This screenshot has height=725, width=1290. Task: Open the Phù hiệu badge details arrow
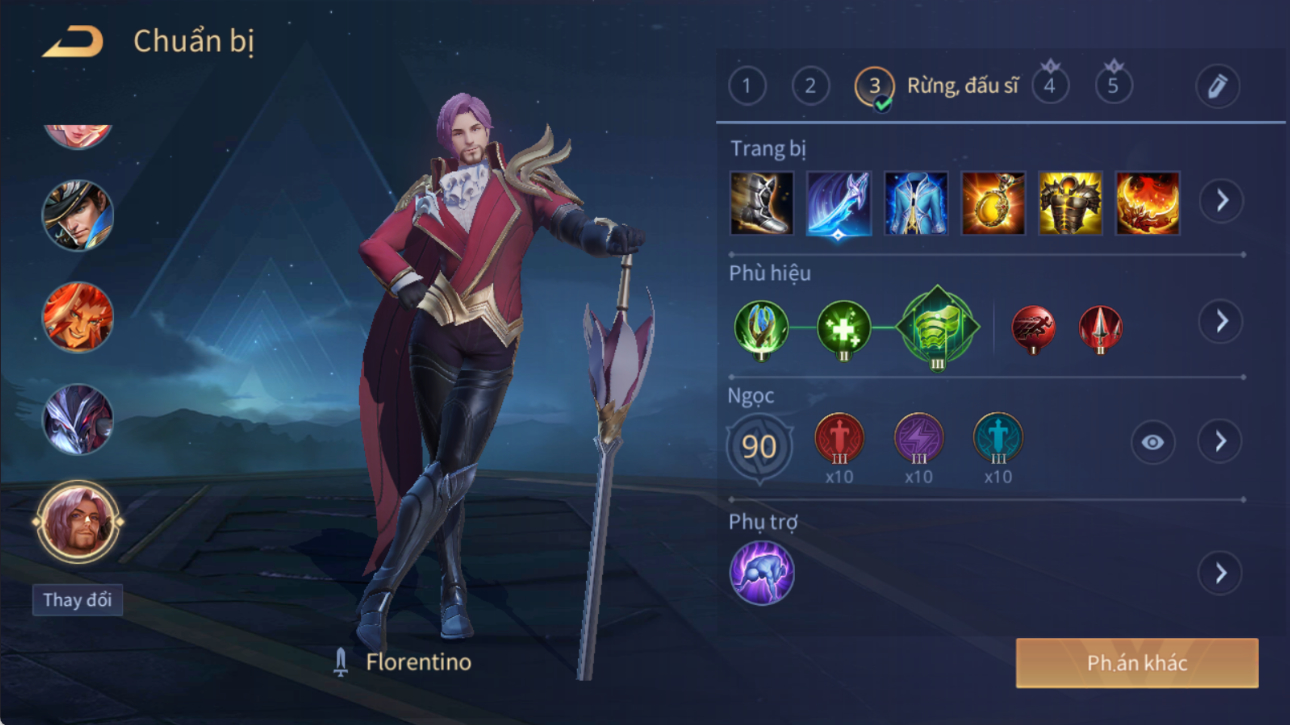(x=1221, y=321)
